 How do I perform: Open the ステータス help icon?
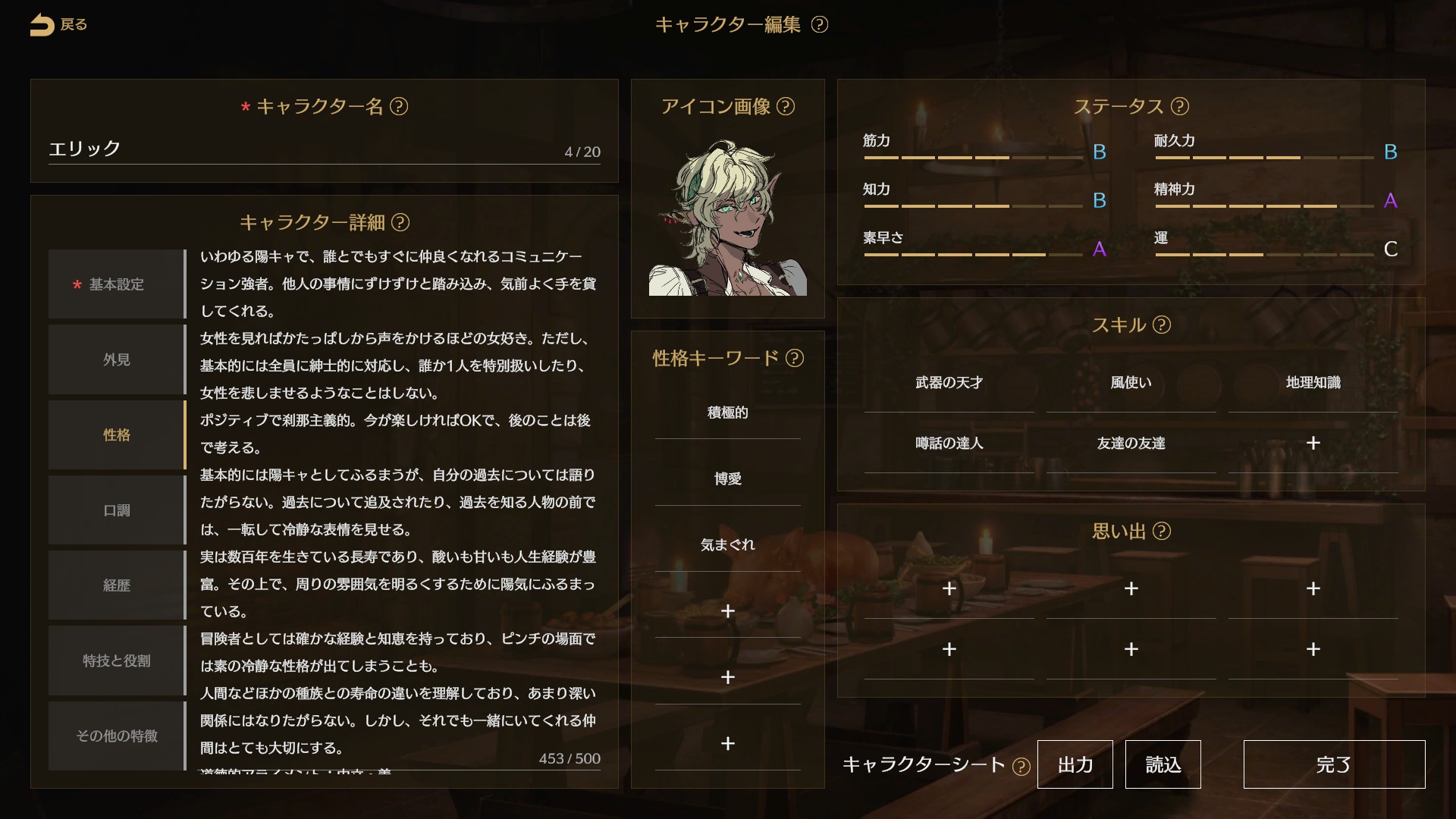click(1180, 106)
